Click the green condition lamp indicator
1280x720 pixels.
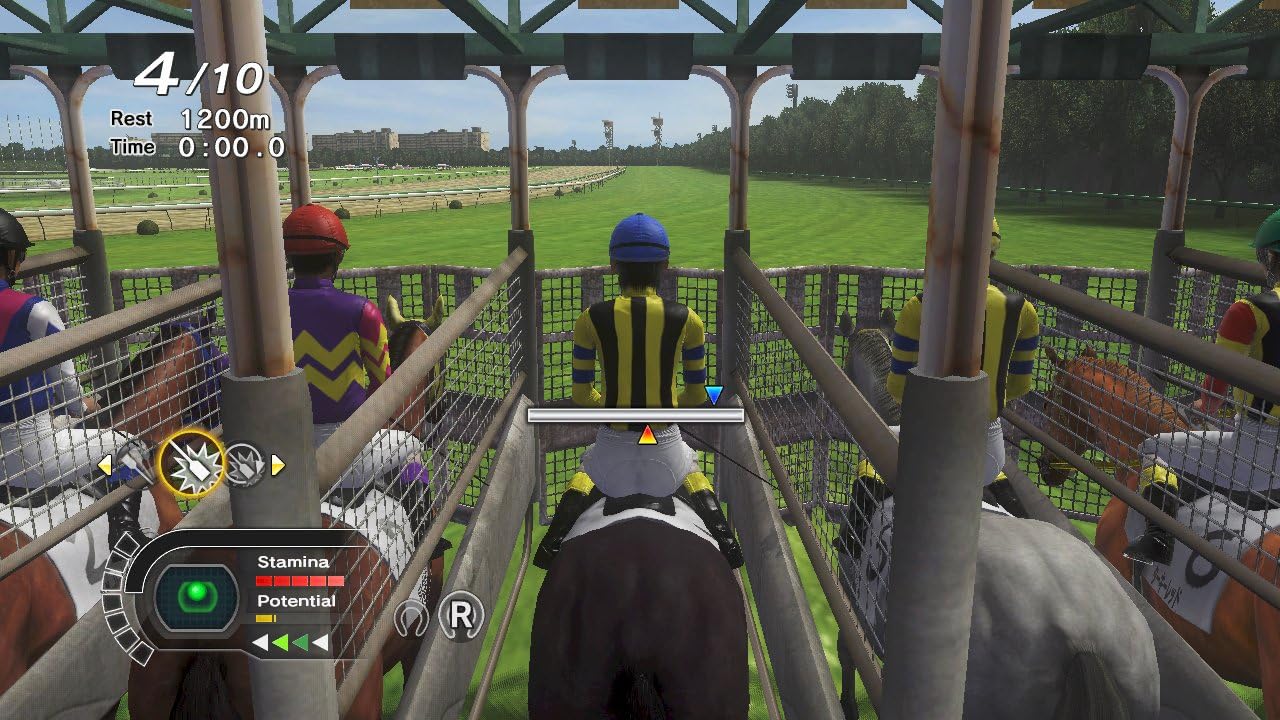197,592
